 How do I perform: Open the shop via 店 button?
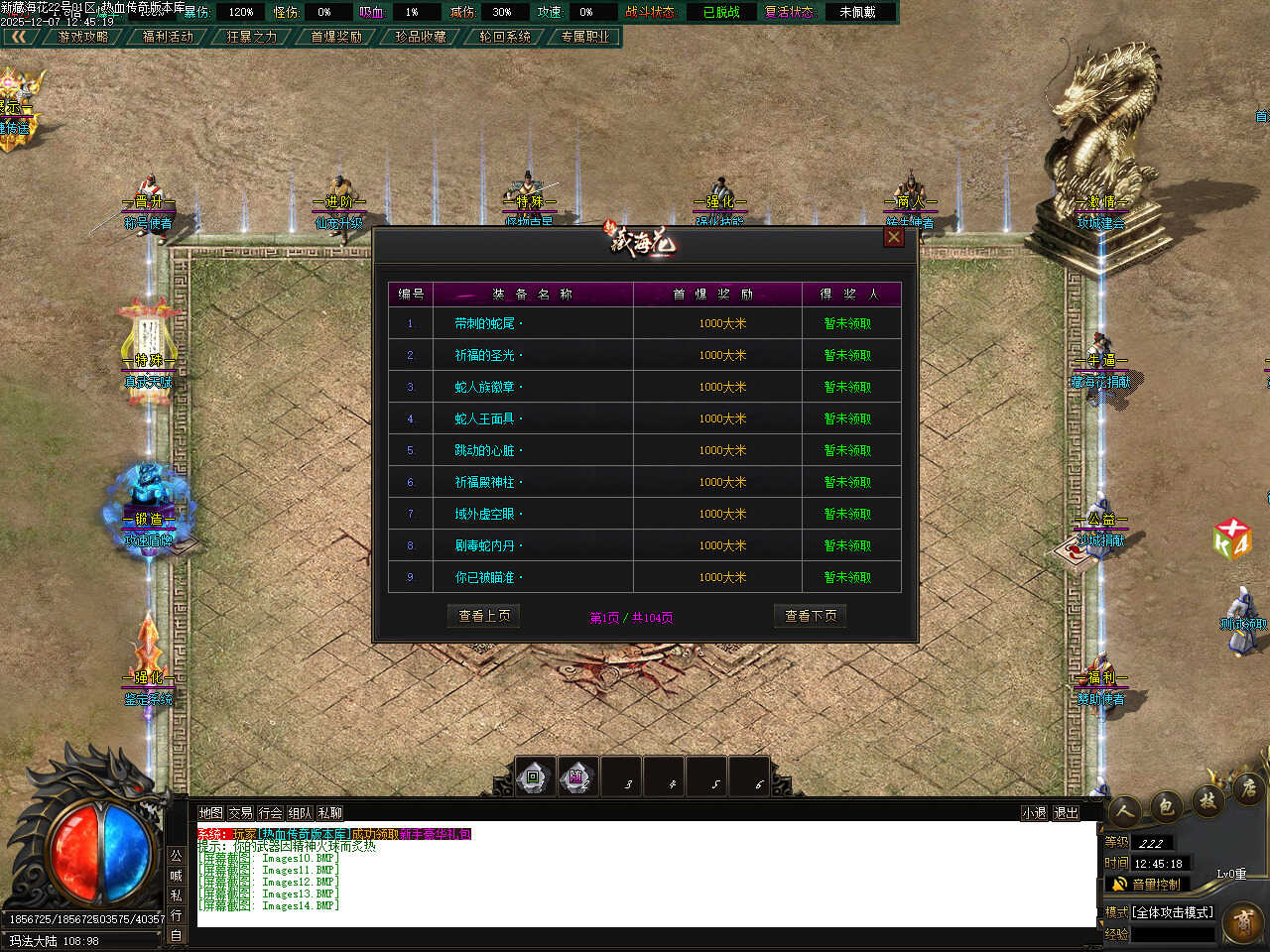point(1248,789)
